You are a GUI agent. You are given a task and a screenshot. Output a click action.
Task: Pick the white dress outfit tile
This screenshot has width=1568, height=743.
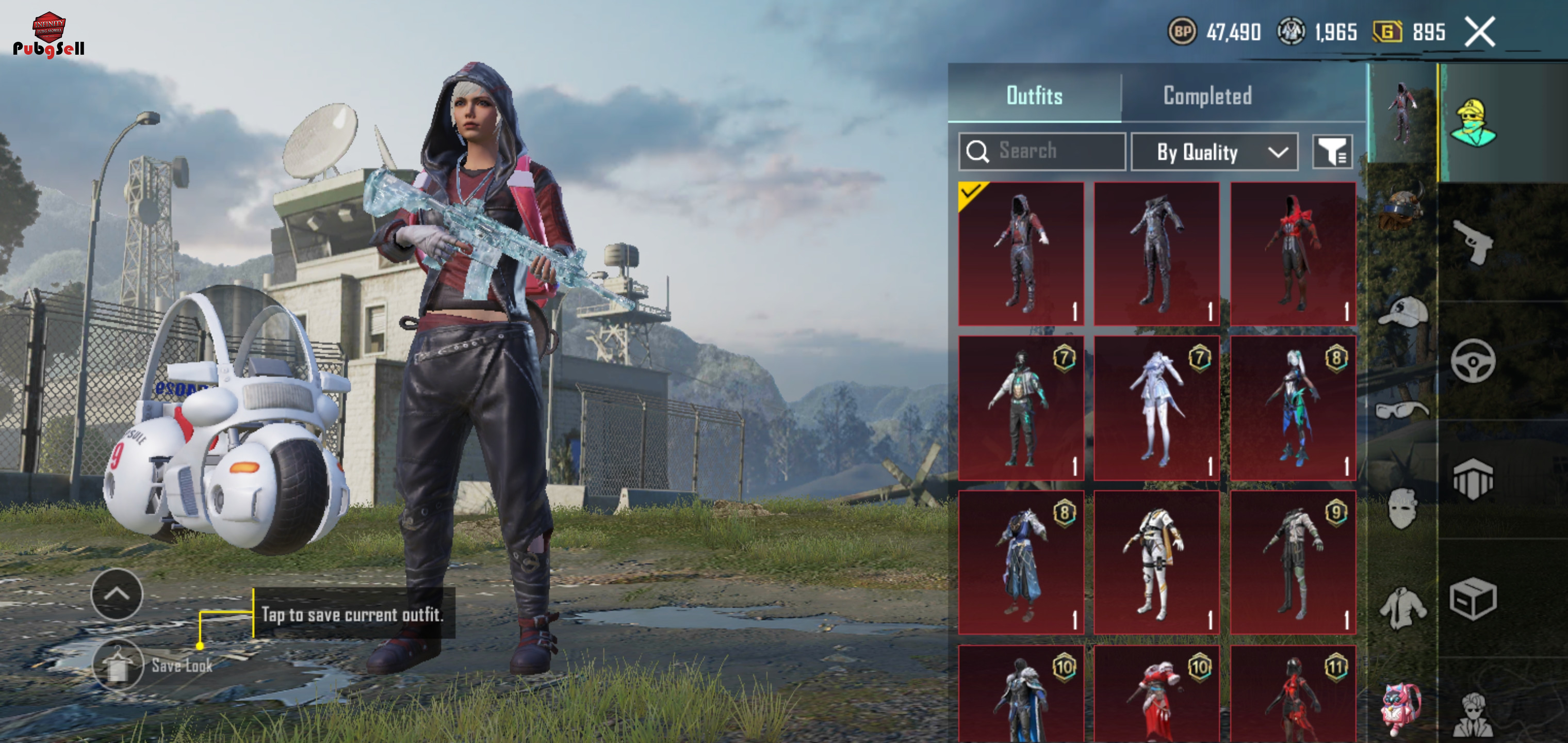tap(1156, 408)
